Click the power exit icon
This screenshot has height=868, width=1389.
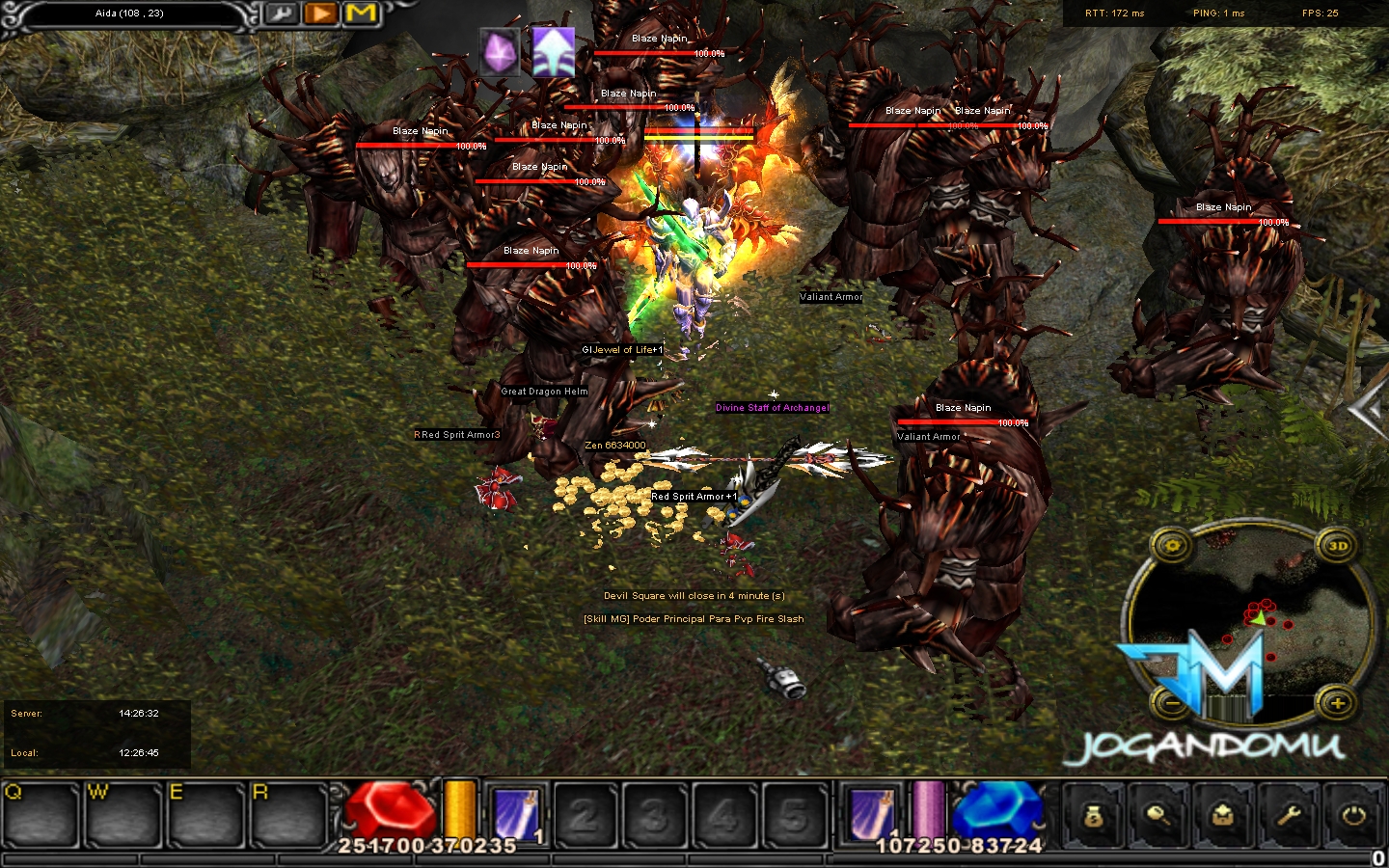(x=1354, y=816)
